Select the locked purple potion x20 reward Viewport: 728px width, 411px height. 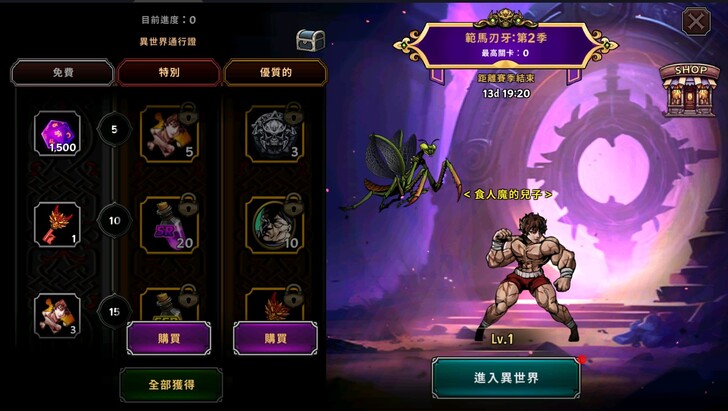click(168, 224)
